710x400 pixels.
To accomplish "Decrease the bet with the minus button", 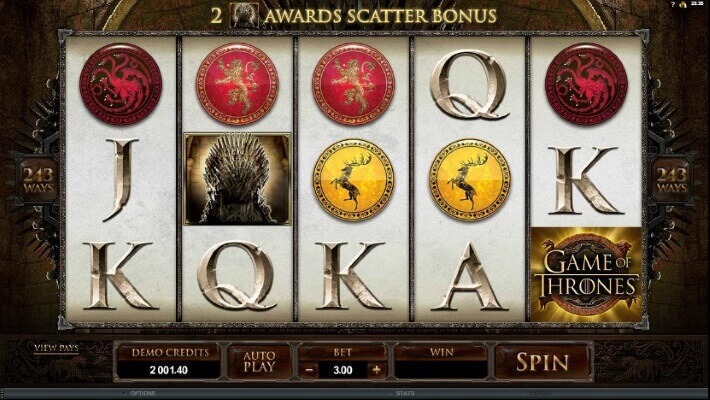I will 310,368.
